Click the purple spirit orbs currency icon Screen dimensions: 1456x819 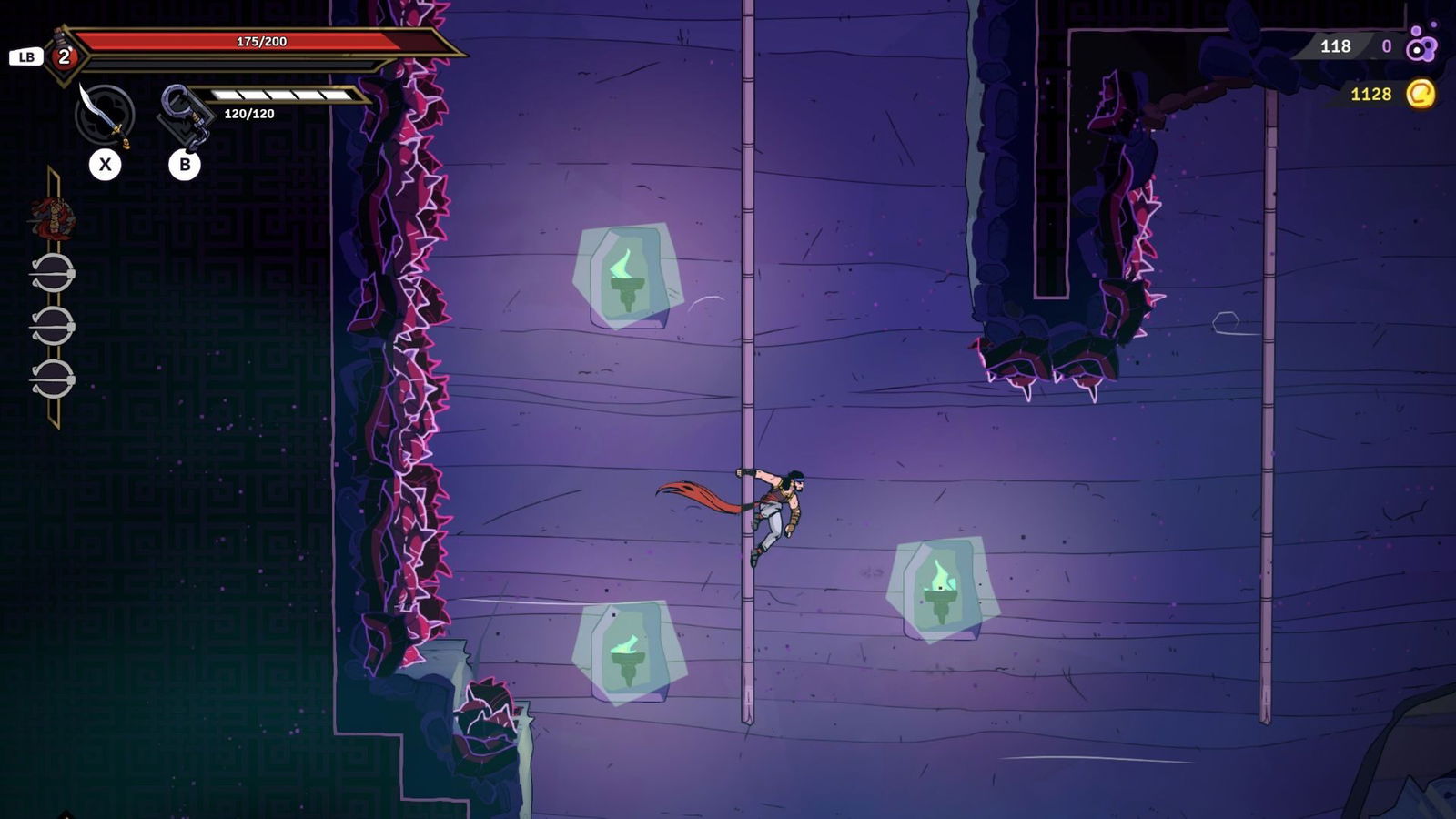(x=1421, y=45)
